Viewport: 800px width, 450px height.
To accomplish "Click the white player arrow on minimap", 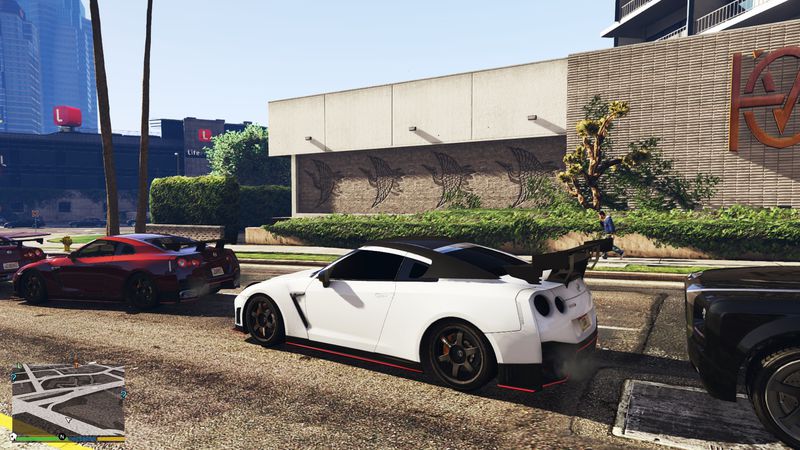I will (x=68, y=420).
